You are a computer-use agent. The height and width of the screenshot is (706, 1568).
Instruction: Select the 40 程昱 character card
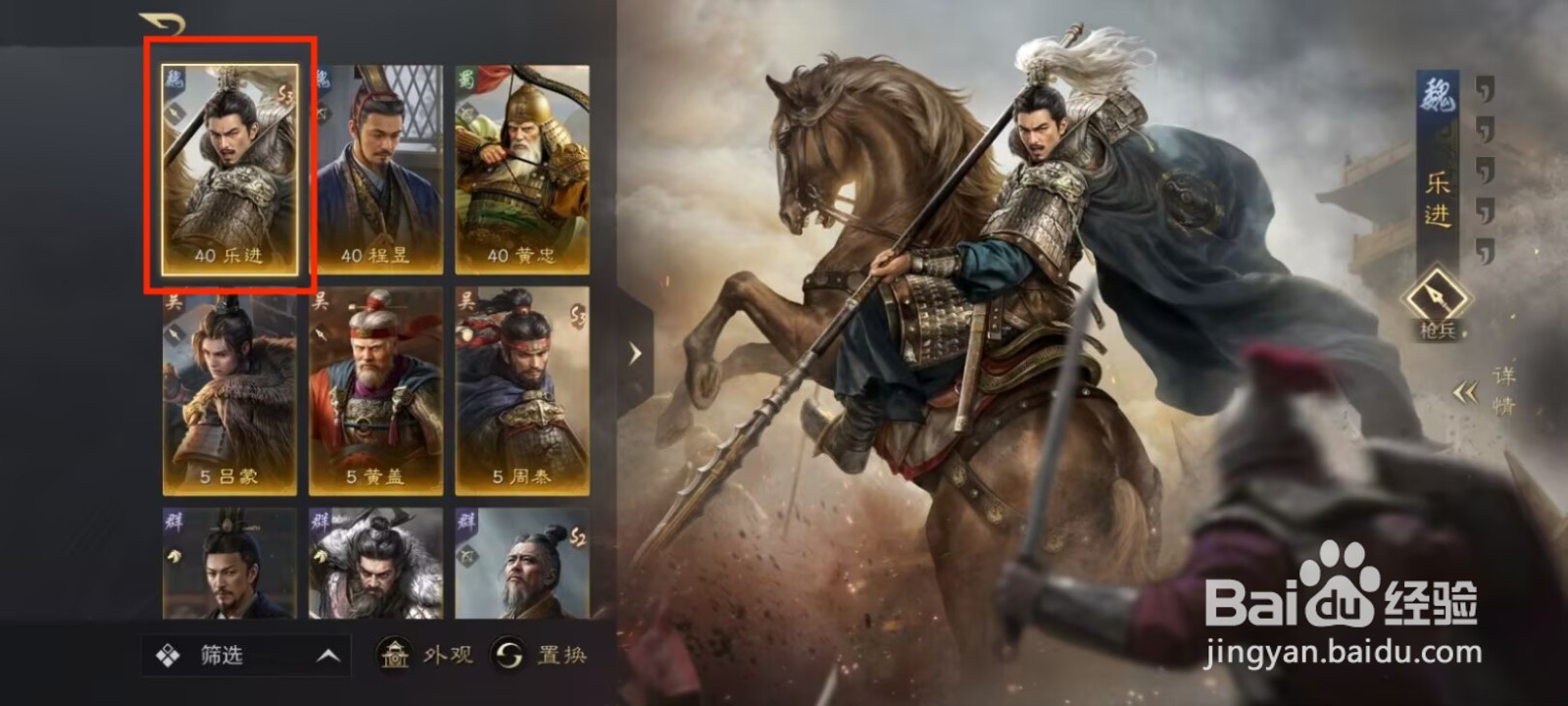(378, 167)
